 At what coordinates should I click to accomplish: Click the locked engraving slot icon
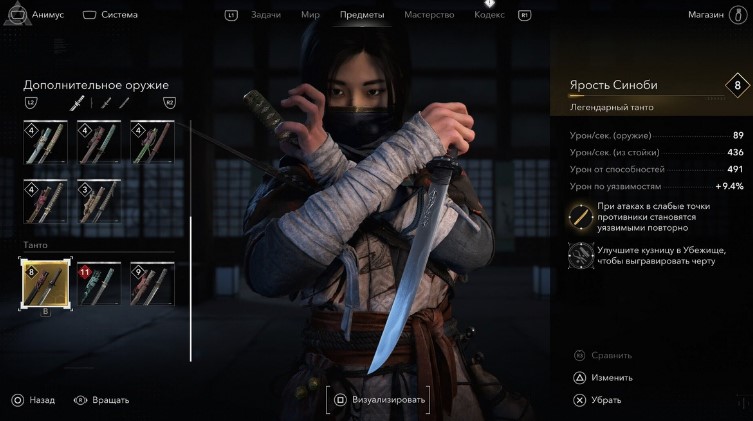[x=580, y=257]
